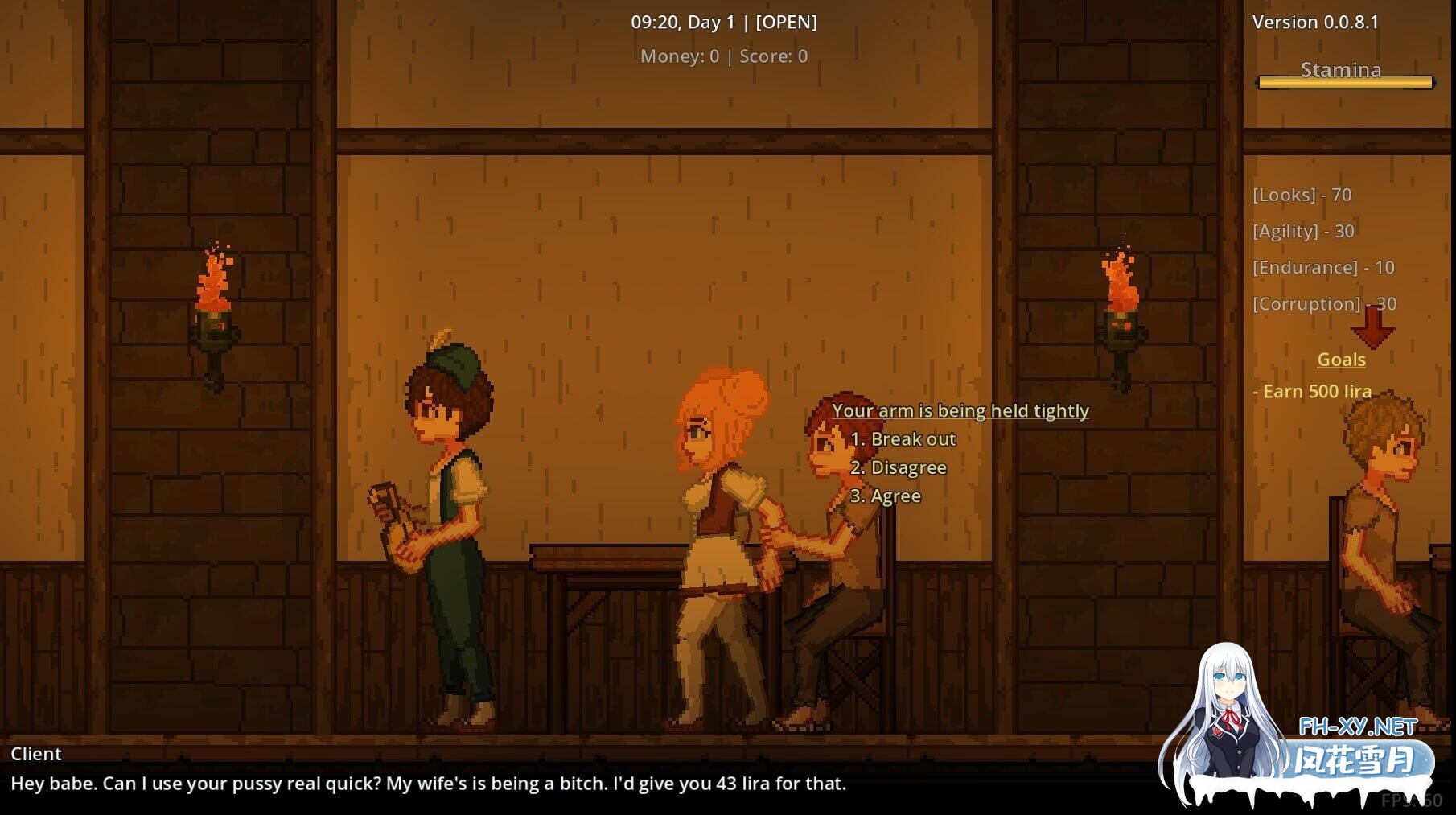This screenshot has height=815, width=1456.
Task: Click the yellow Stamina label
Action: pos(1340,69)
